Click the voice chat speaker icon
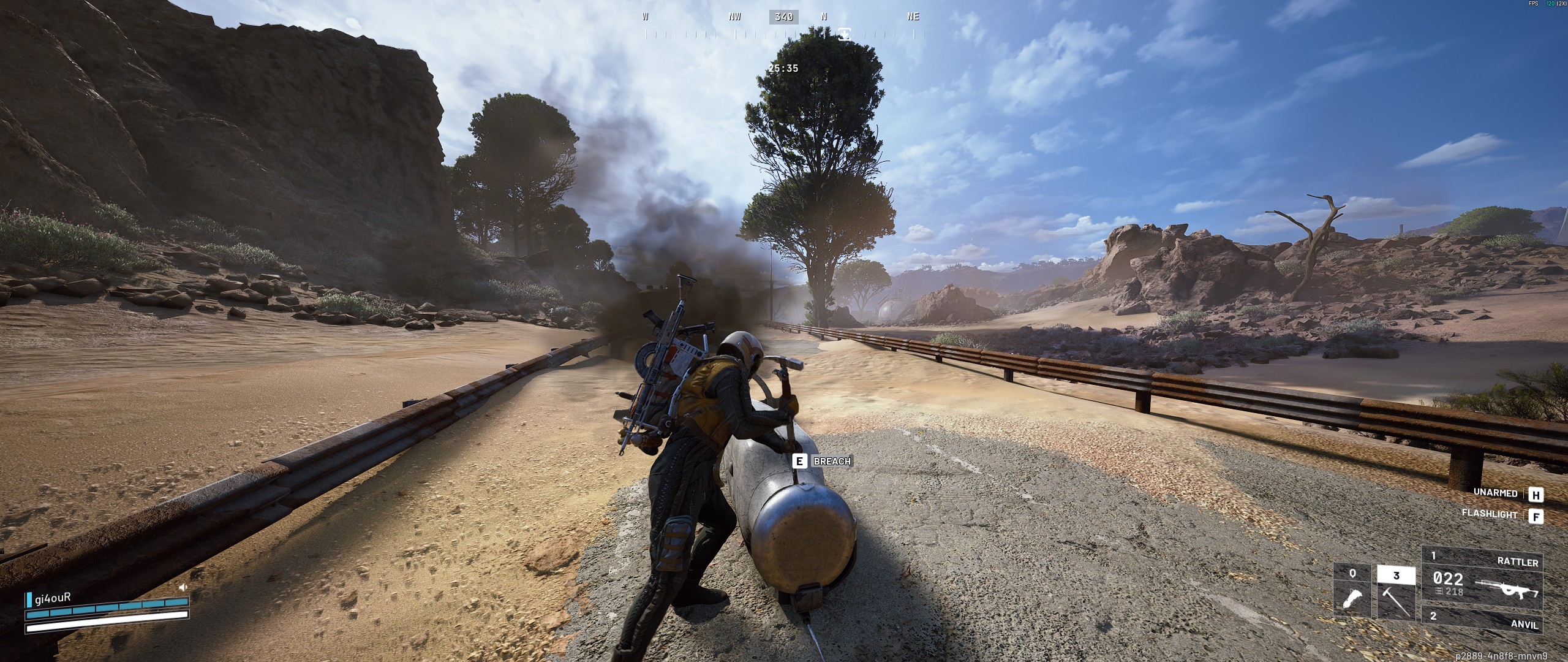Viewport: 1568px width, 662px height. (183, 587)
